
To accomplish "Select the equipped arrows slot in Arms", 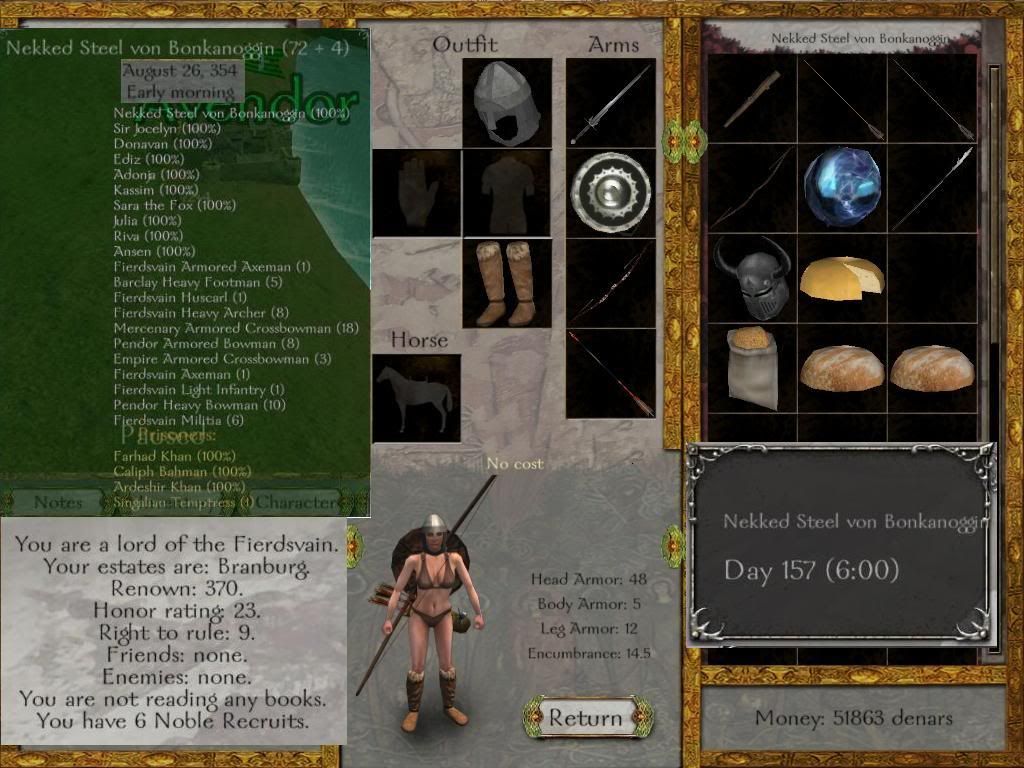I will click(x=611, y=373).
